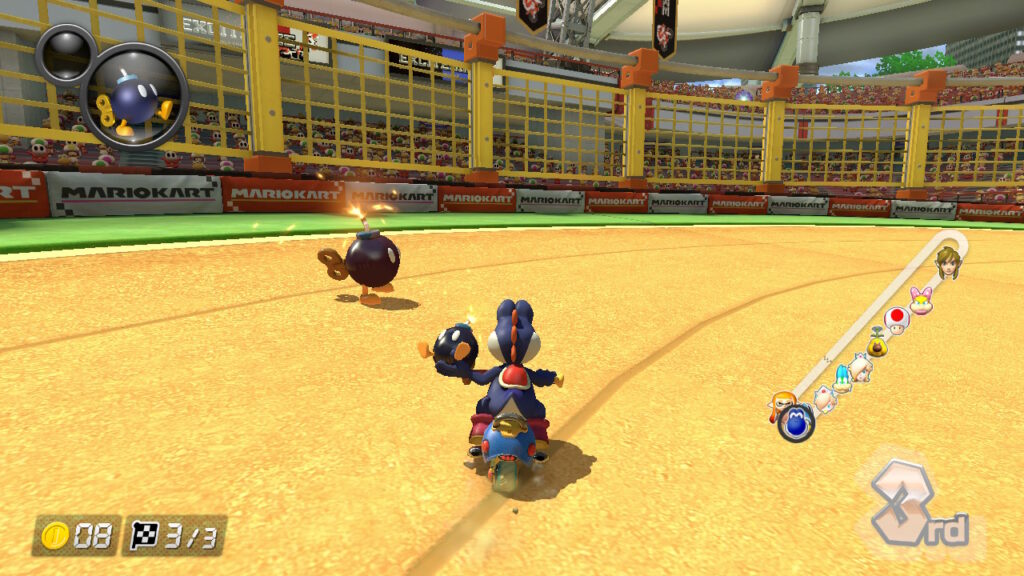The width and height of the screenshot is (1024, 576).
Task: Select the blue Yoshi player marker on the minimap
Action: point(797,423)
